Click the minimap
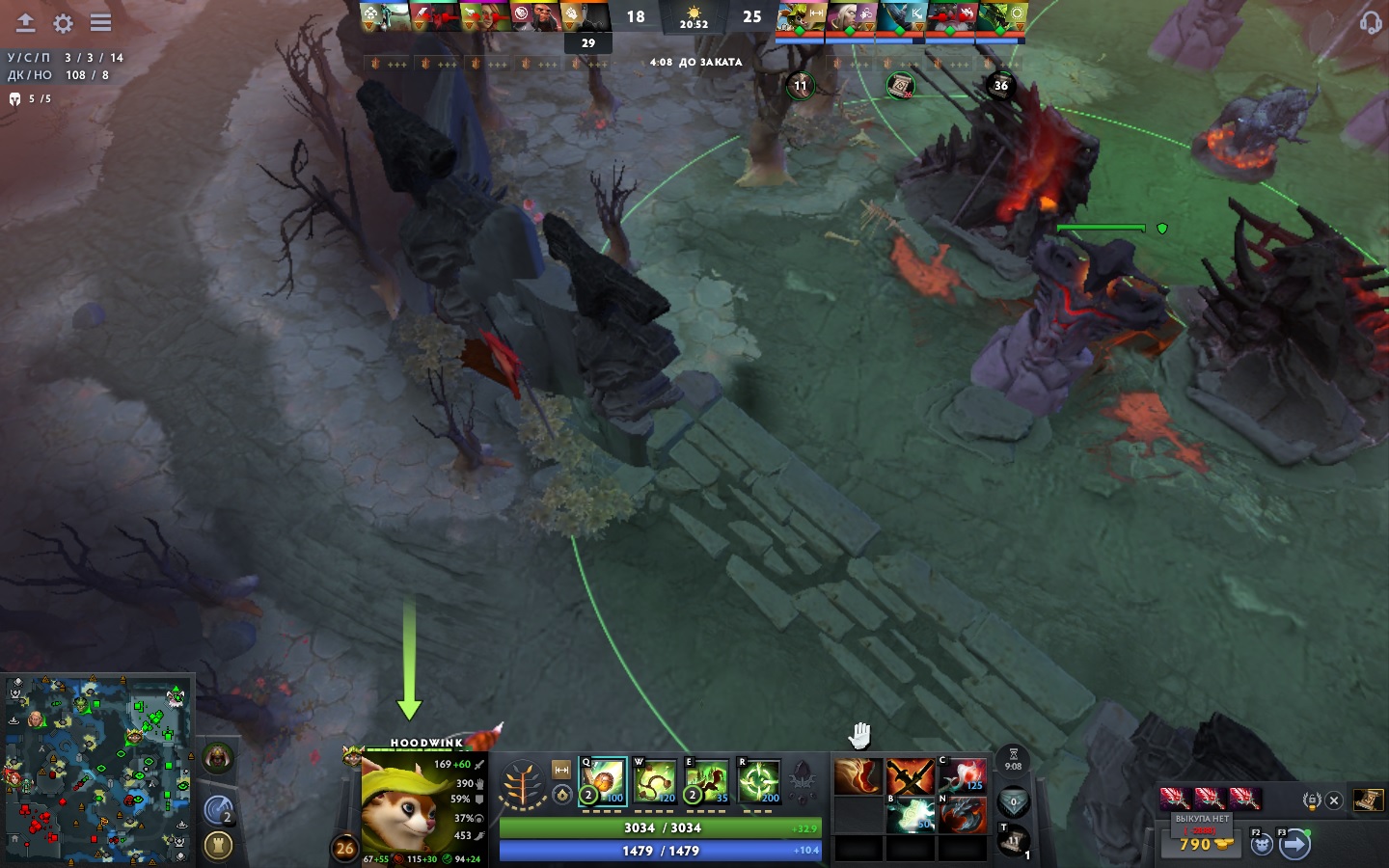Image resolution: width=1389 pixels, height=868 pixels. pyautogui.click(x=96, y=770)
